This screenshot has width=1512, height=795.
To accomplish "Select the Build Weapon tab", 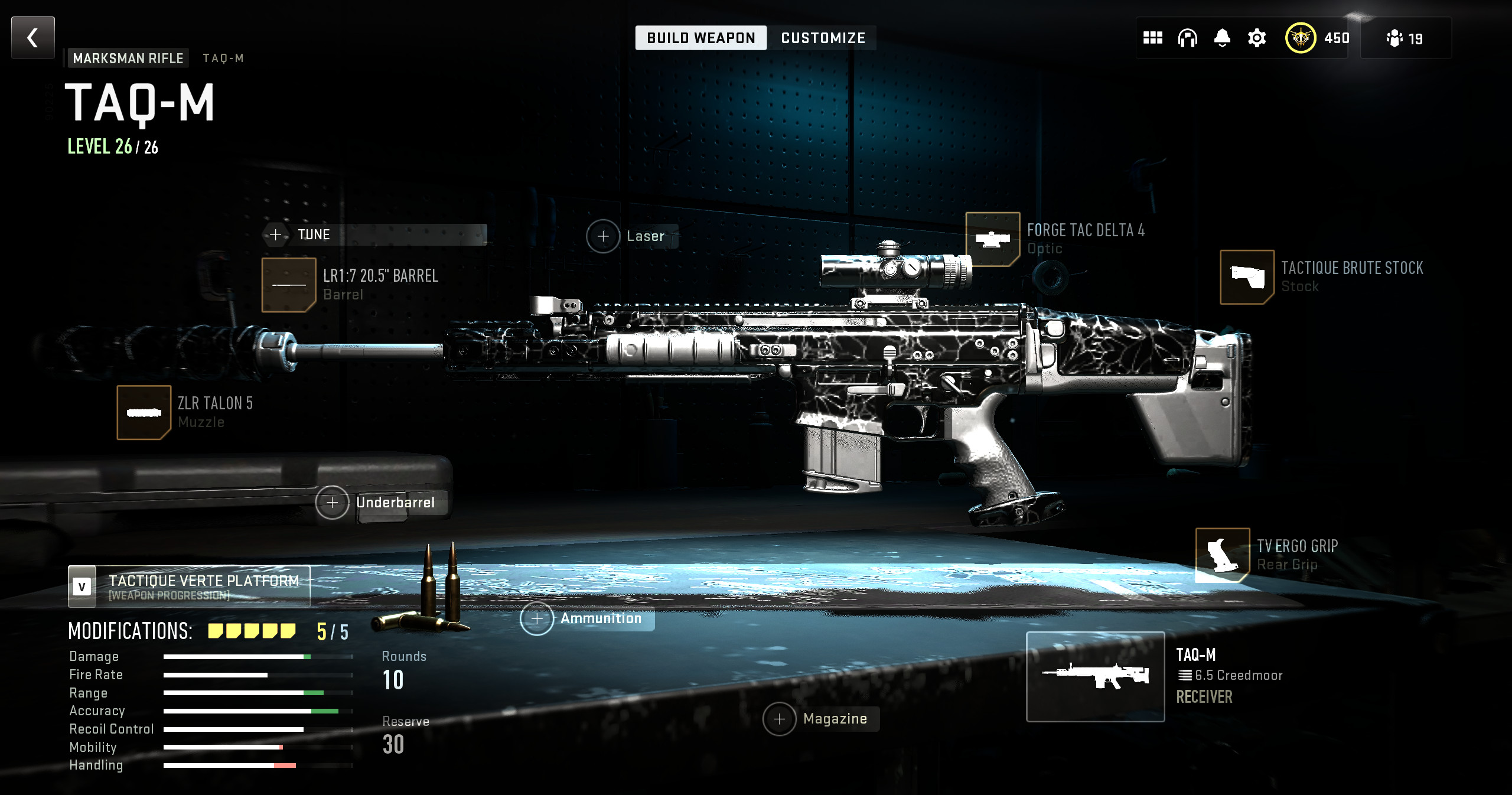I will click(x=700, y=38).
